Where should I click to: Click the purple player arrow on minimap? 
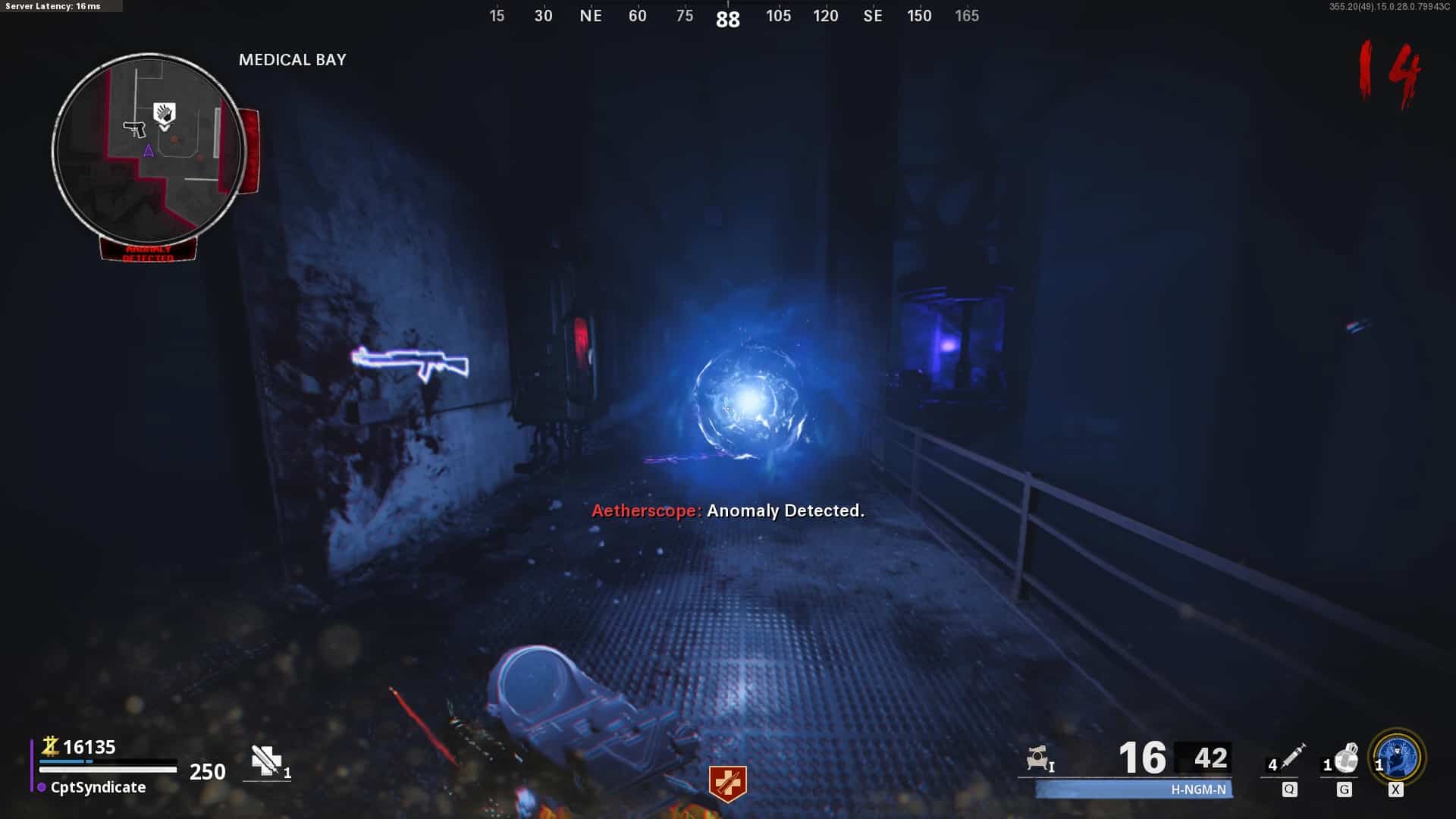tap(149, 151)
